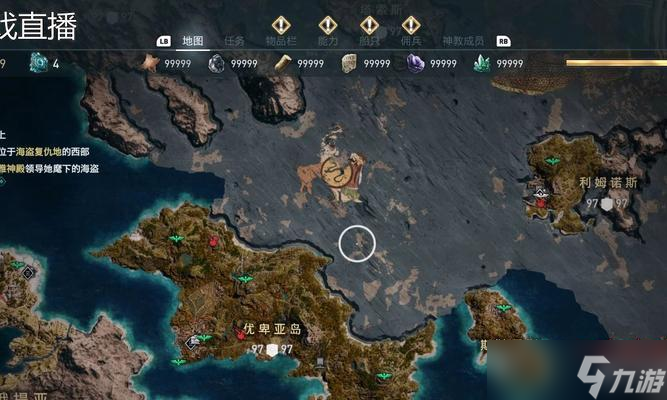Switch to the 能力 abilities tab
The height and width of the screenshot is (400, 667).
pos(327,41)
